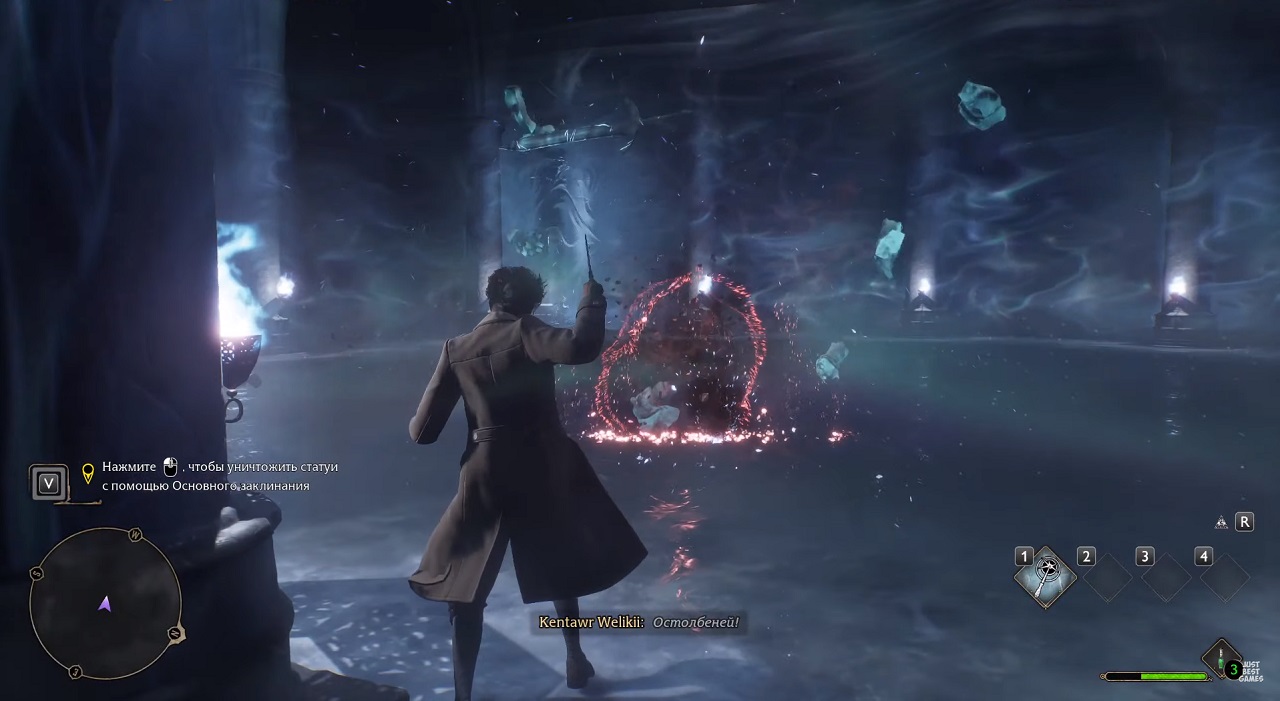
Task: Click the yellow quest objective marker
Action: pos(87,471)
